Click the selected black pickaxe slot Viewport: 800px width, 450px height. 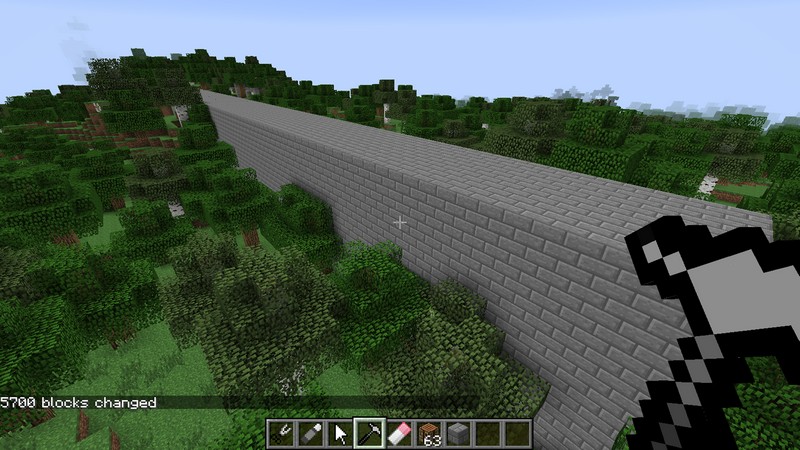click(x=370, y=434)
